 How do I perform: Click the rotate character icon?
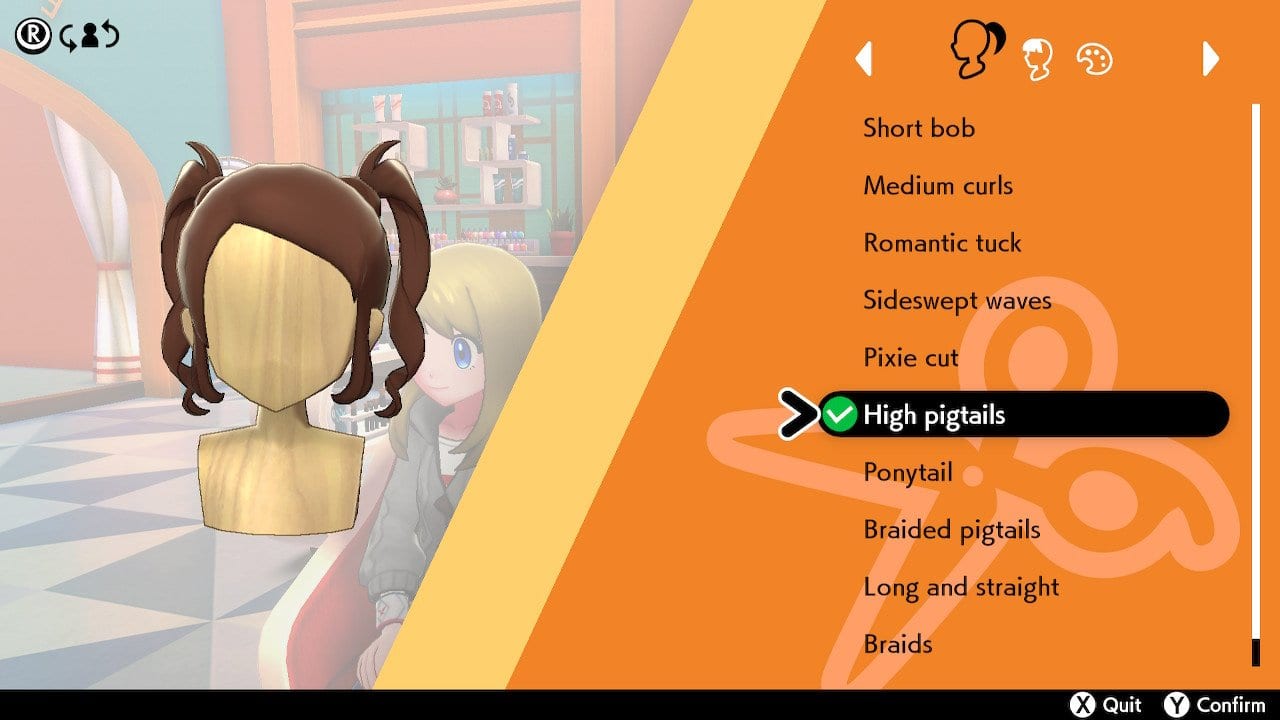tap(90, 35)
